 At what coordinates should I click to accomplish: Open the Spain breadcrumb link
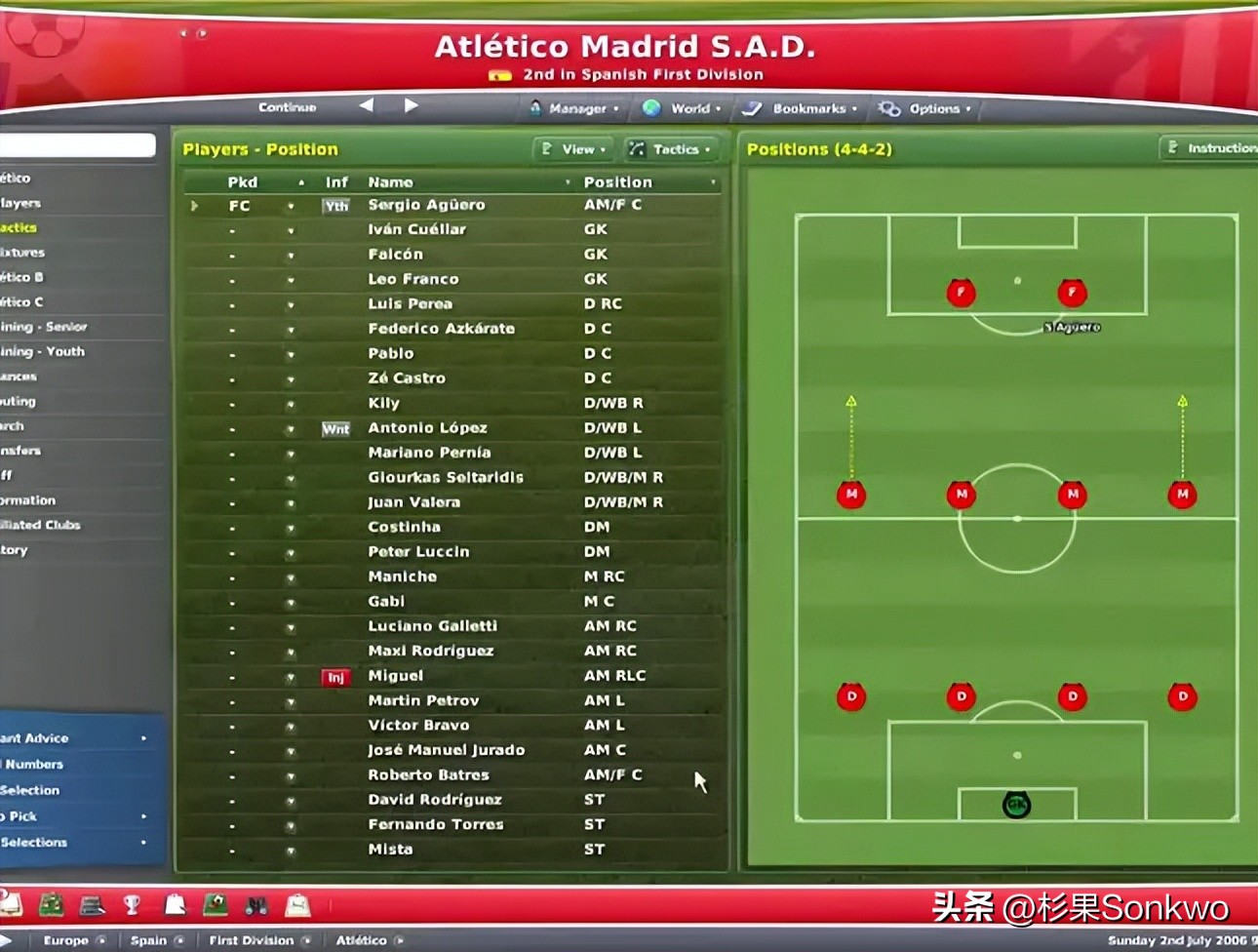[x=148, y=940]
